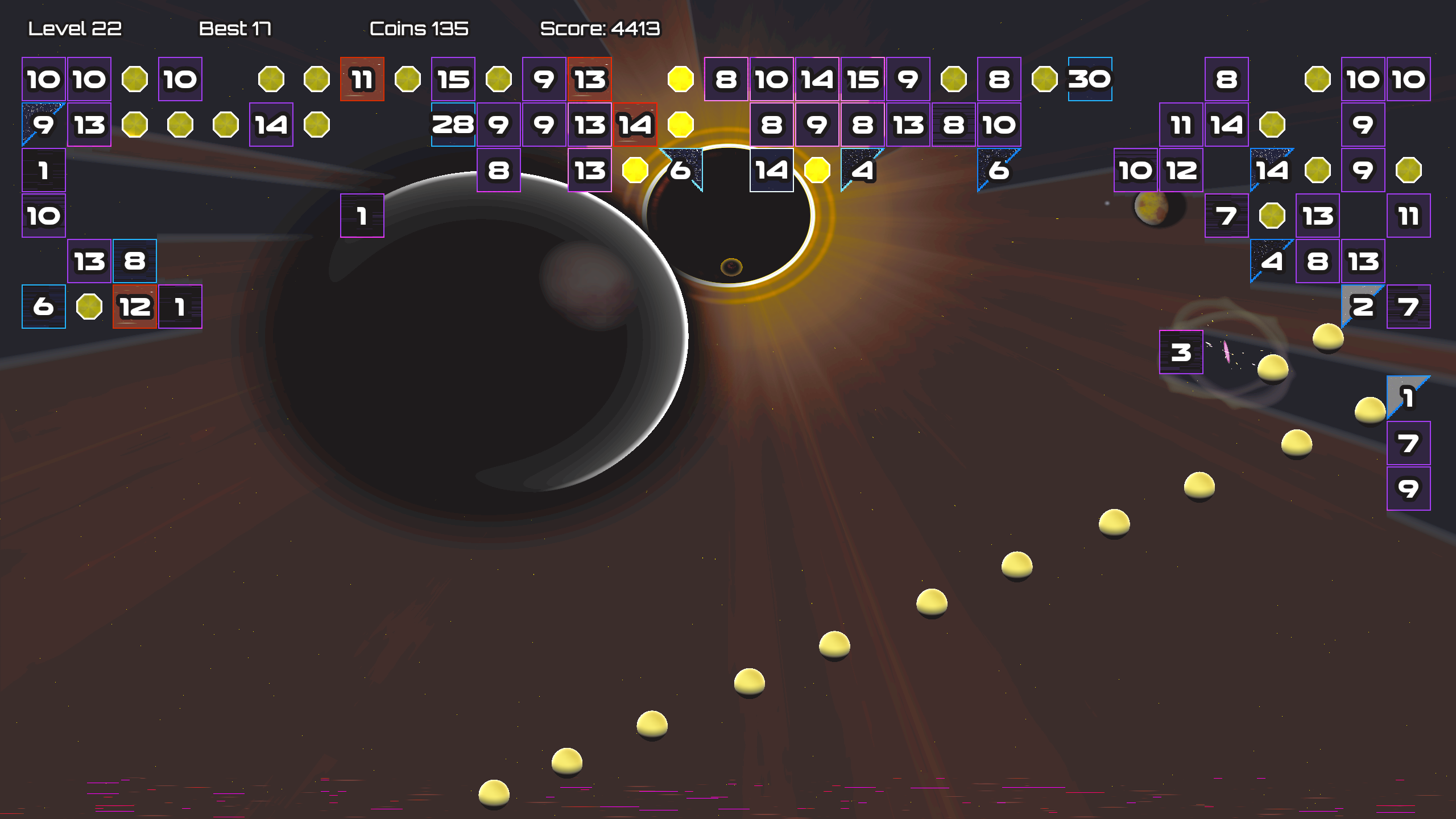Collect the coin beside the 12 brick
This screenshot has height=819, width=1456.
point(89,306)
